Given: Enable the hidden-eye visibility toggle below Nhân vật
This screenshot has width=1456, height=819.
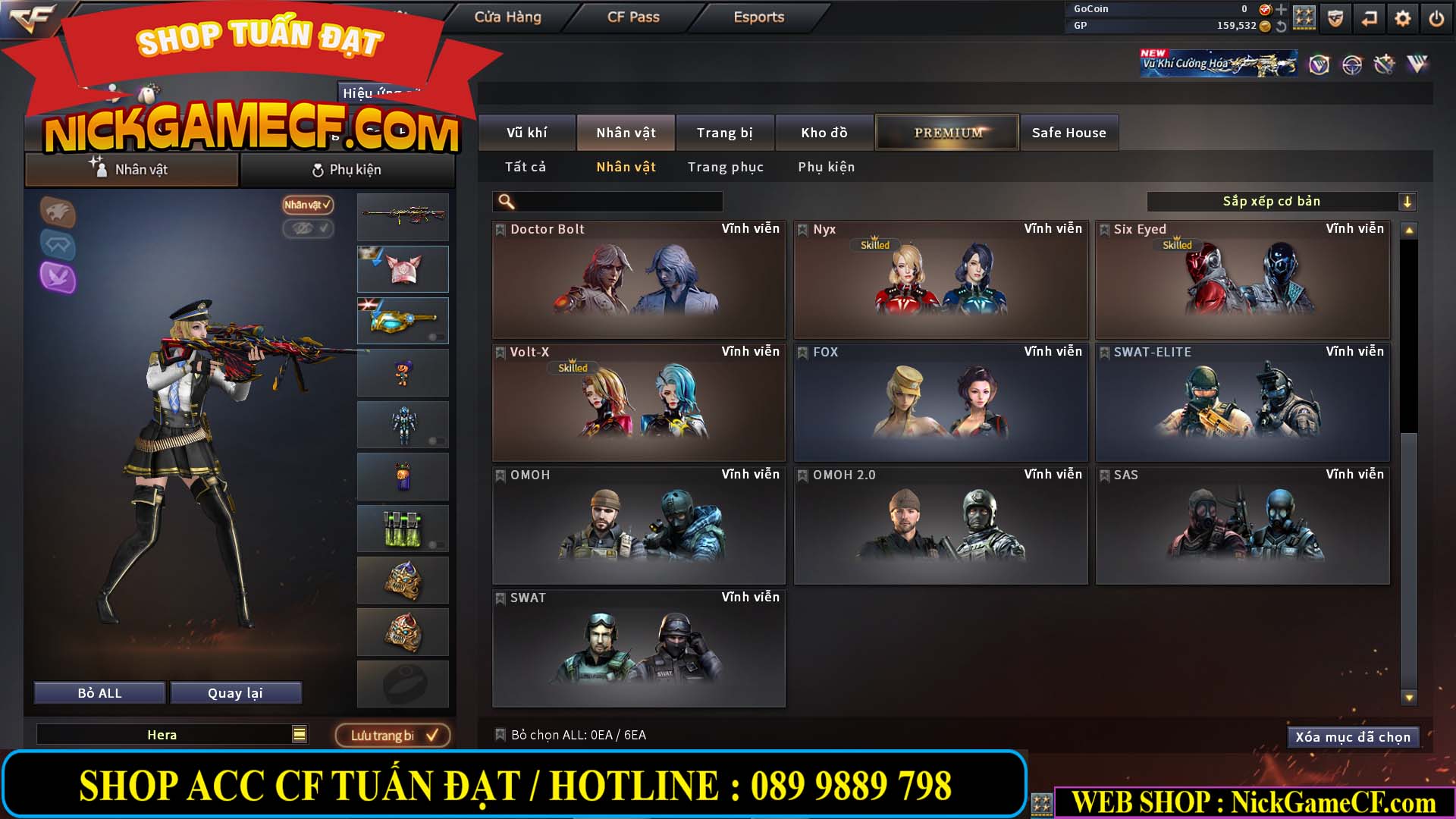Looking at the screenshot, I should 306,229.
